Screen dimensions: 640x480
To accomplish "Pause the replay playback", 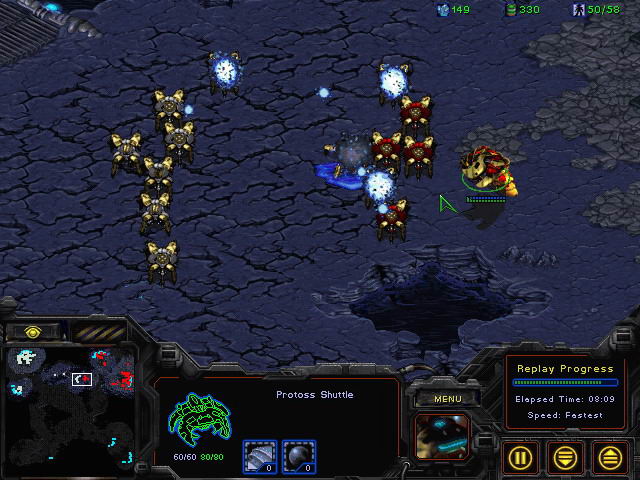I will pos(521,458).
